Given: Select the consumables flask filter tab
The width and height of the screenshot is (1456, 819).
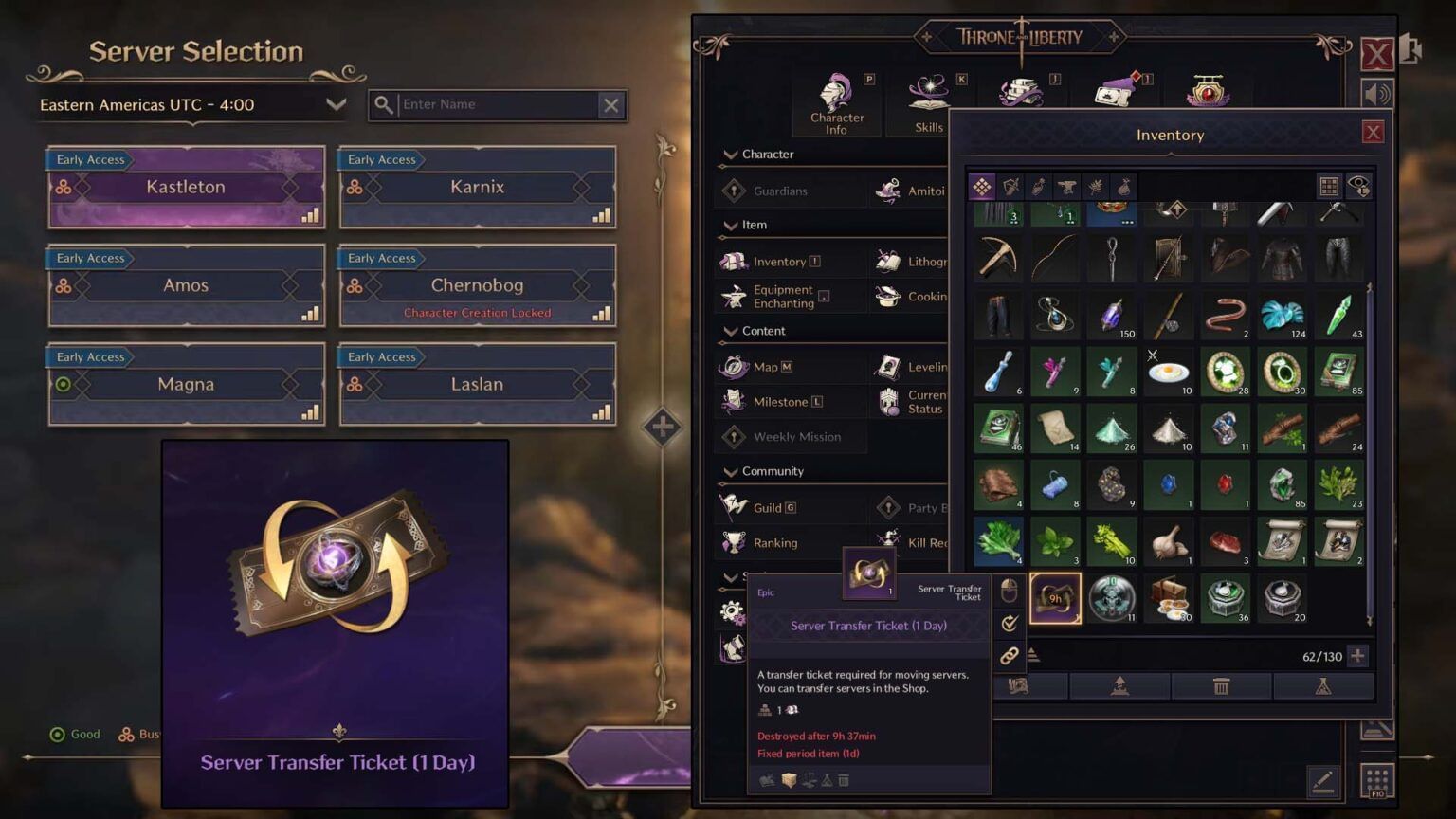Looking at the screenshot, I should (x=1037, y=187).
